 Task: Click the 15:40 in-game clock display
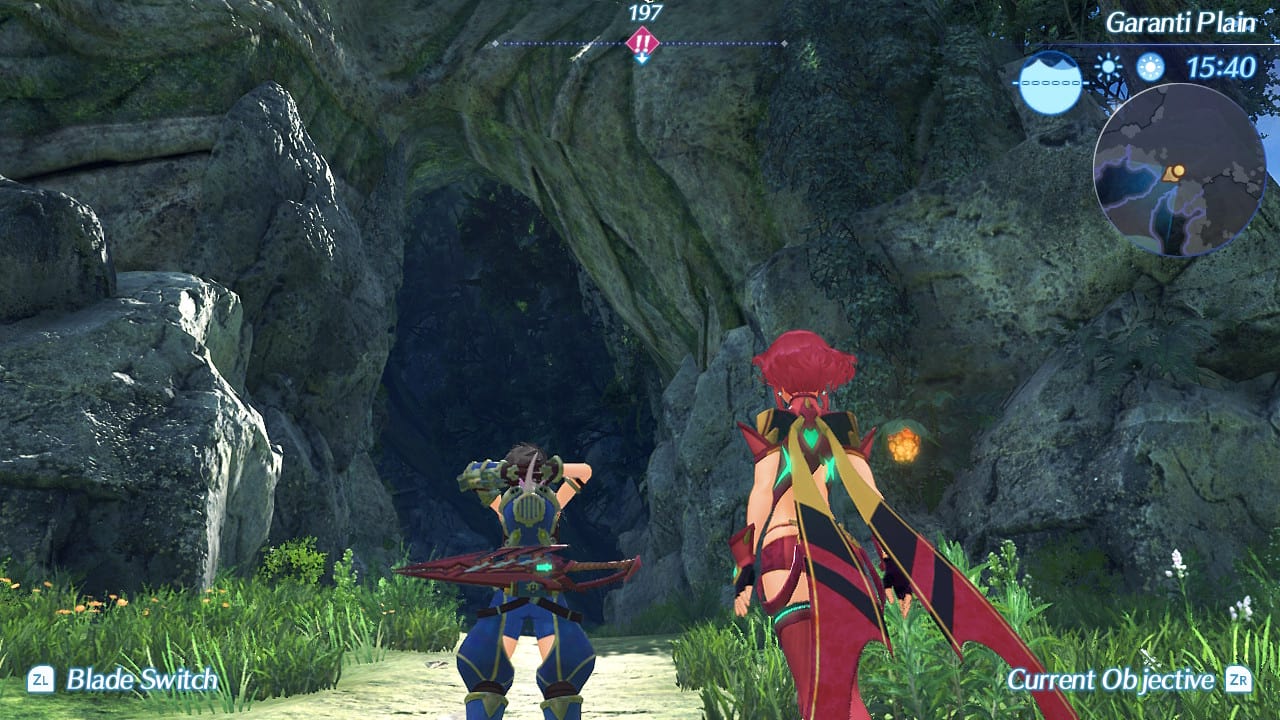pyautogui.click(x=1221, y=67)
